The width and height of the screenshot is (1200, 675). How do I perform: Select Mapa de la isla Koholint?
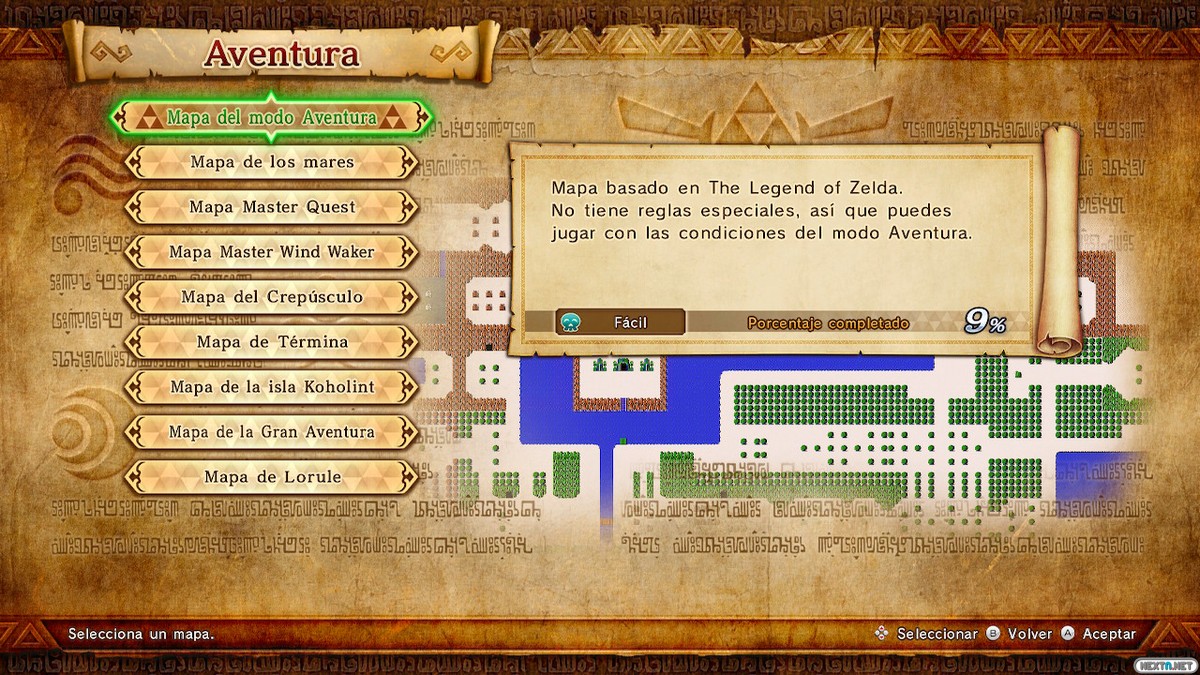pyautogui.click(x=272, y=387)
